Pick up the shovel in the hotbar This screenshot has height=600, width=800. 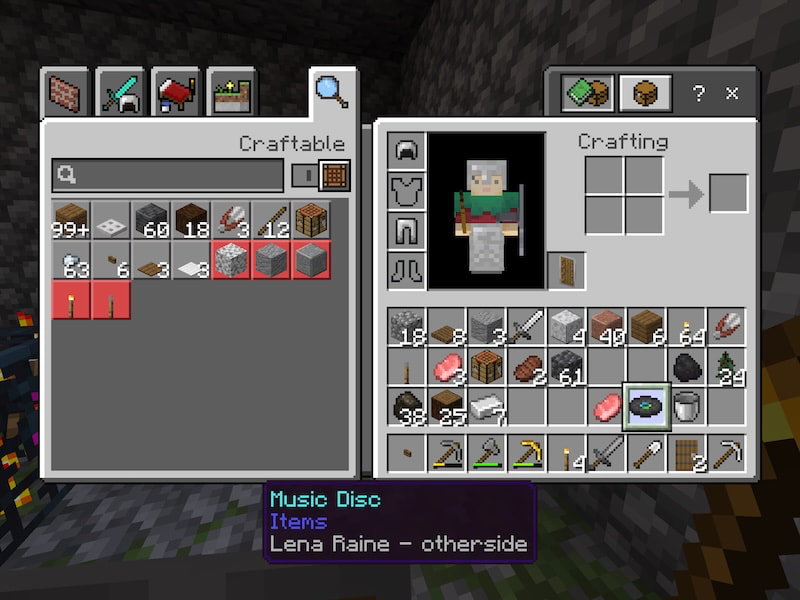tap(645, 455)
